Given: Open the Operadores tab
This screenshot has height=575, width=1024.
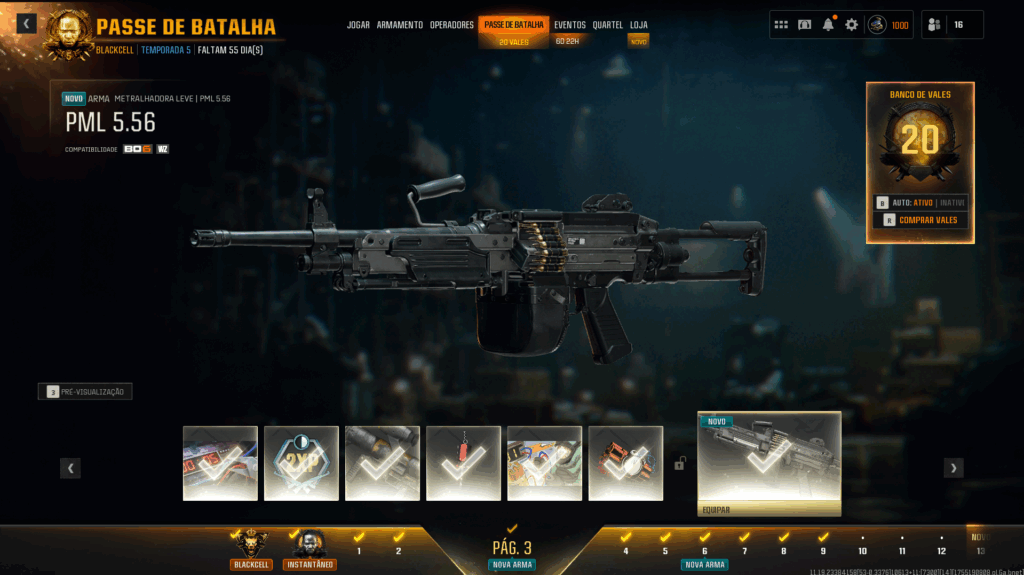Looking at the screenshot, I should [x=452, y=25].
